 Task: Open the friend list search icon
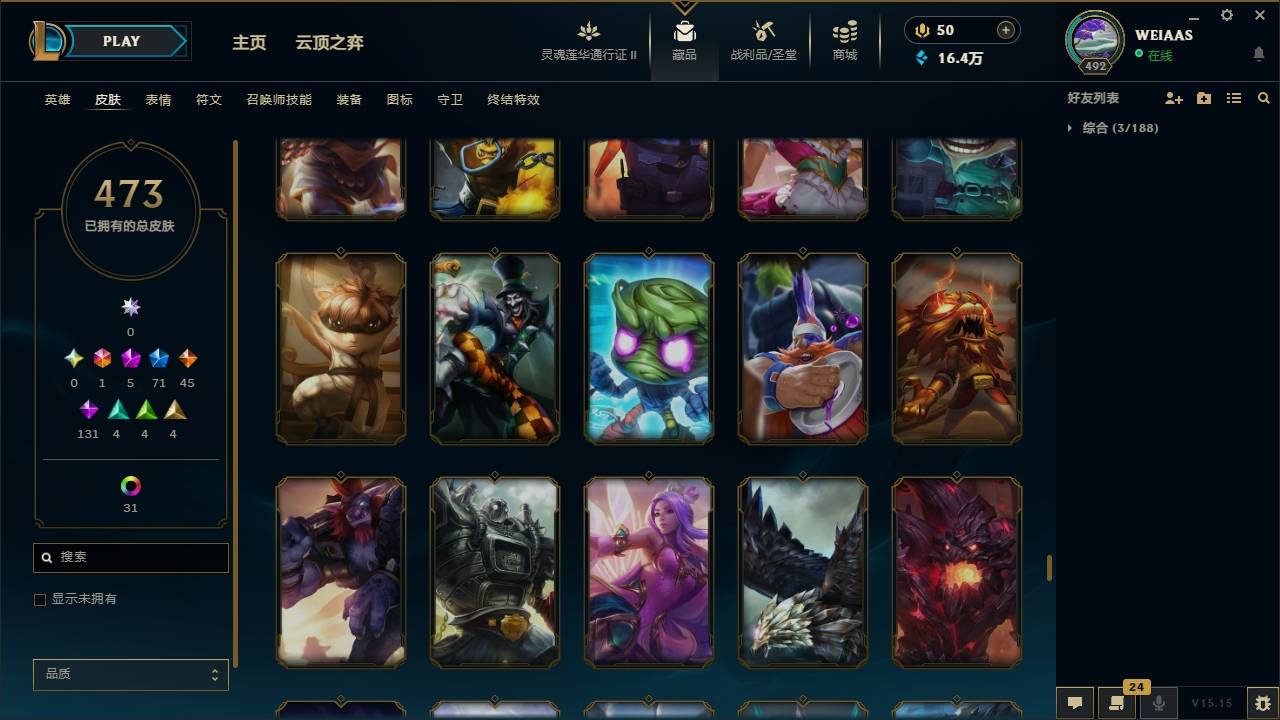point(1264,98)
